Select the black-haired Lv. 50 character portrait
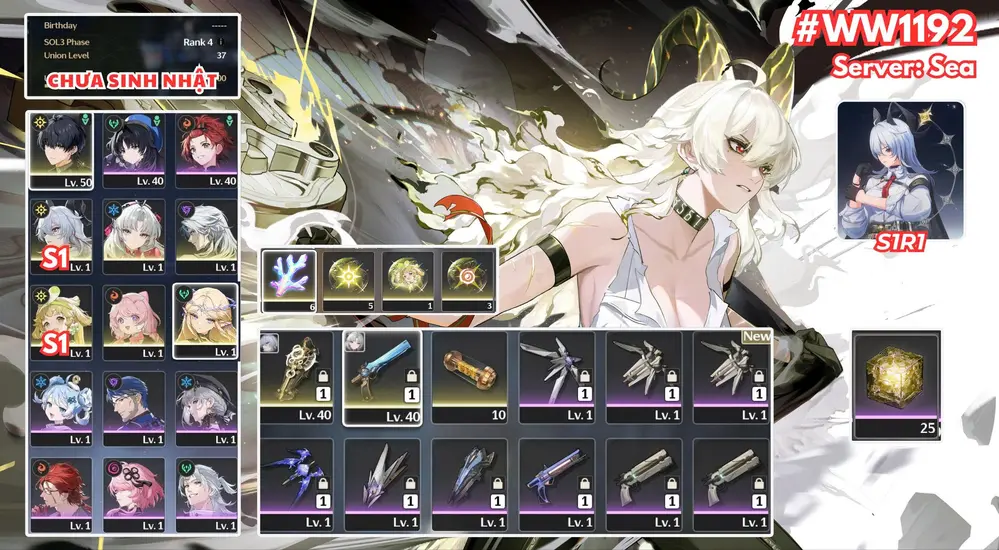Image resolution: width=999 pixels, height=550 pixels. tap(60, 150)
